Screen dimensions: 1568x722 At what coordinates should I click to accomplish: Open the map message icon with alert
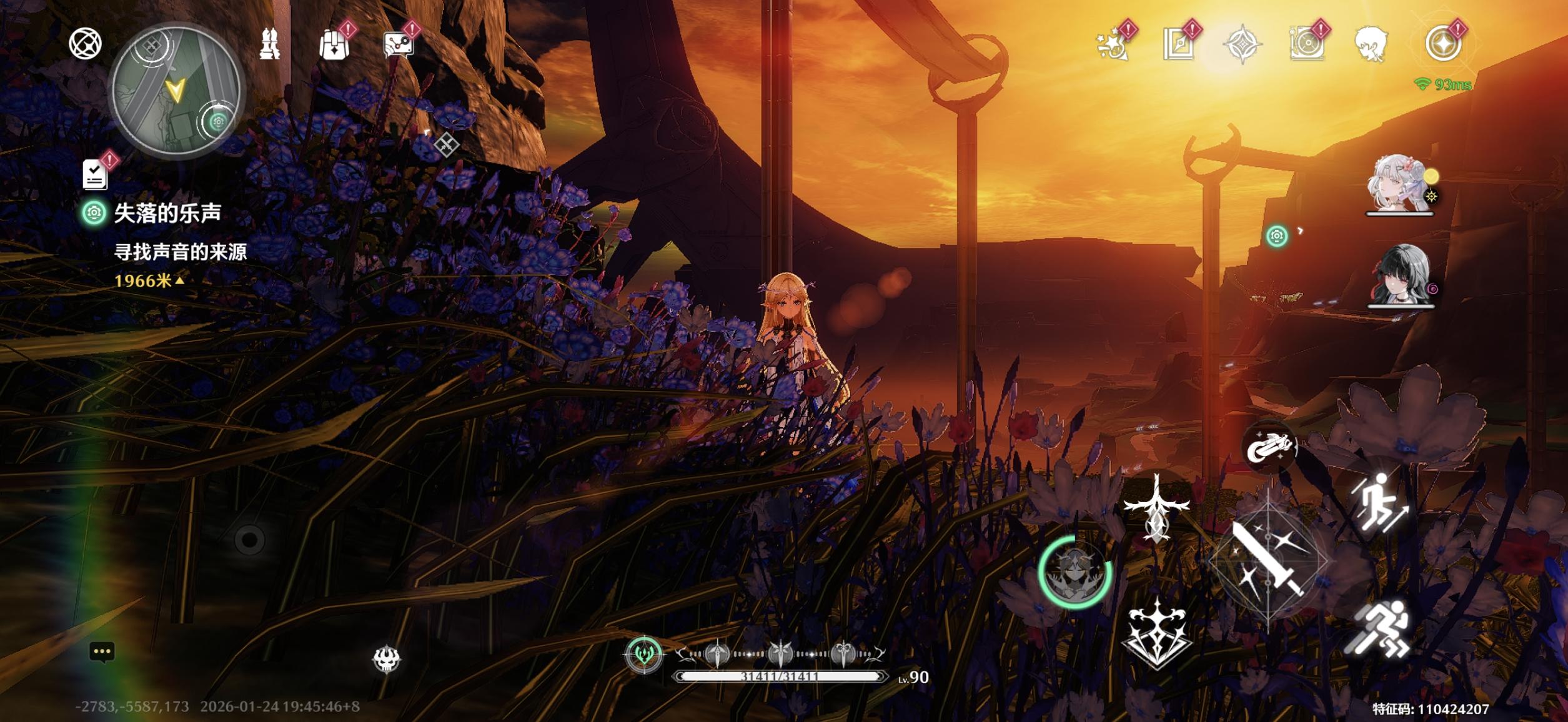[x=399, y=44]
